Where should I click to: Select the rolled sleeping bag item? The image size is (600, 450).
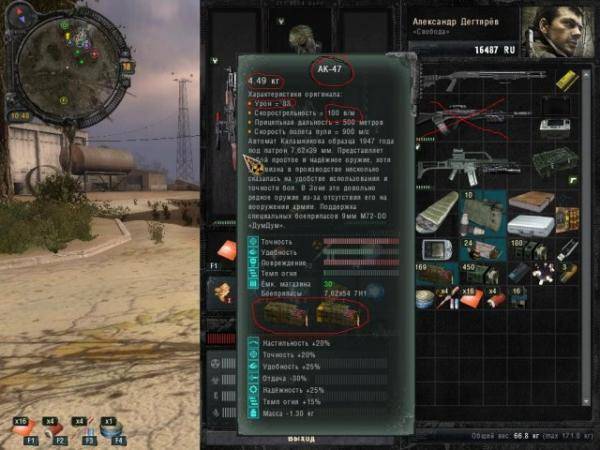click(437, 210)
